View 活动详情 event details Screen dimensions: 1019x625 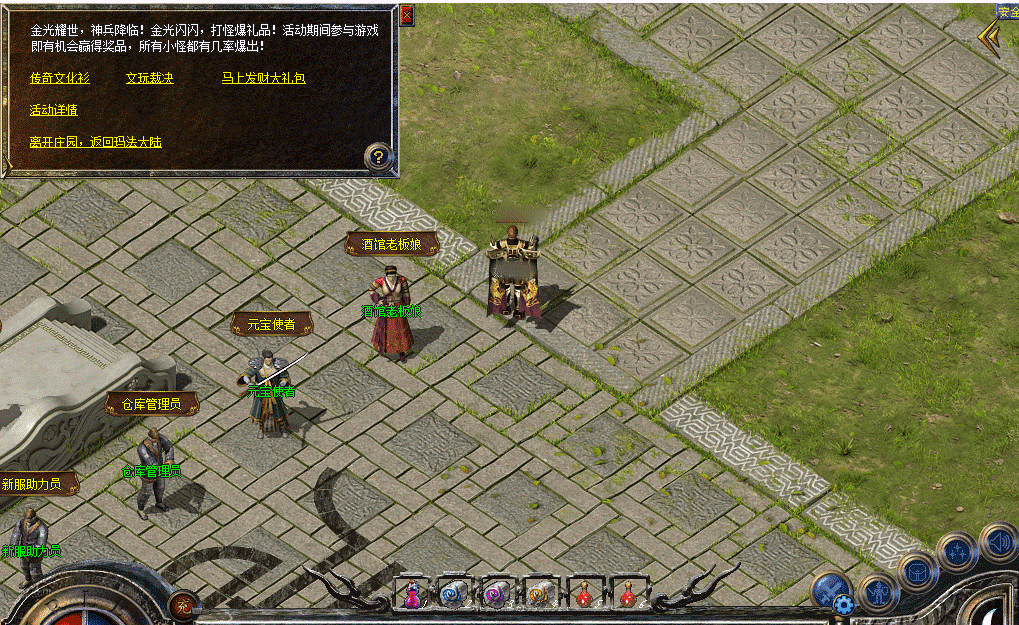point(54,110)
